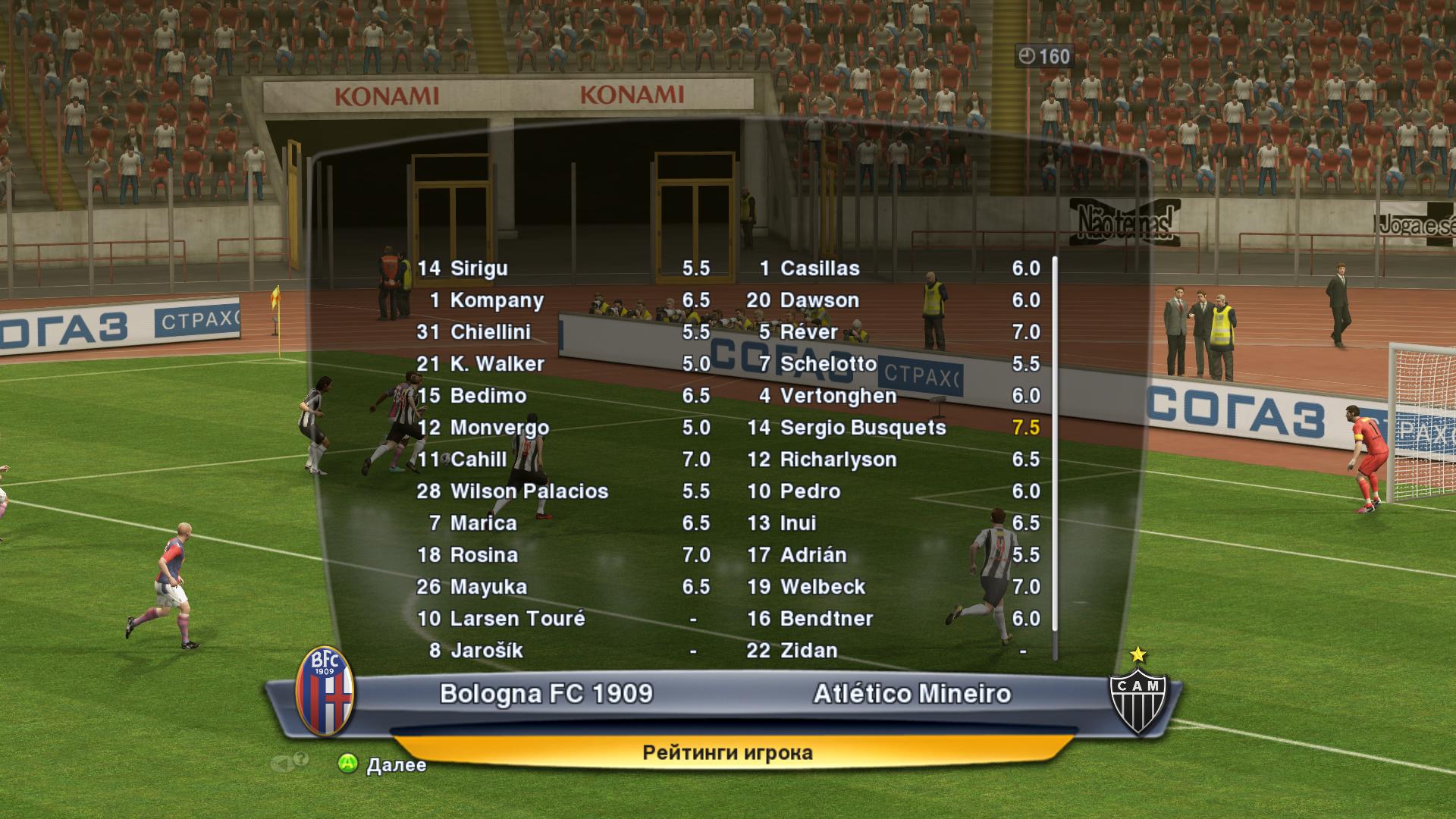Click Richarlyson's rating entry

[x=892, y=460]
